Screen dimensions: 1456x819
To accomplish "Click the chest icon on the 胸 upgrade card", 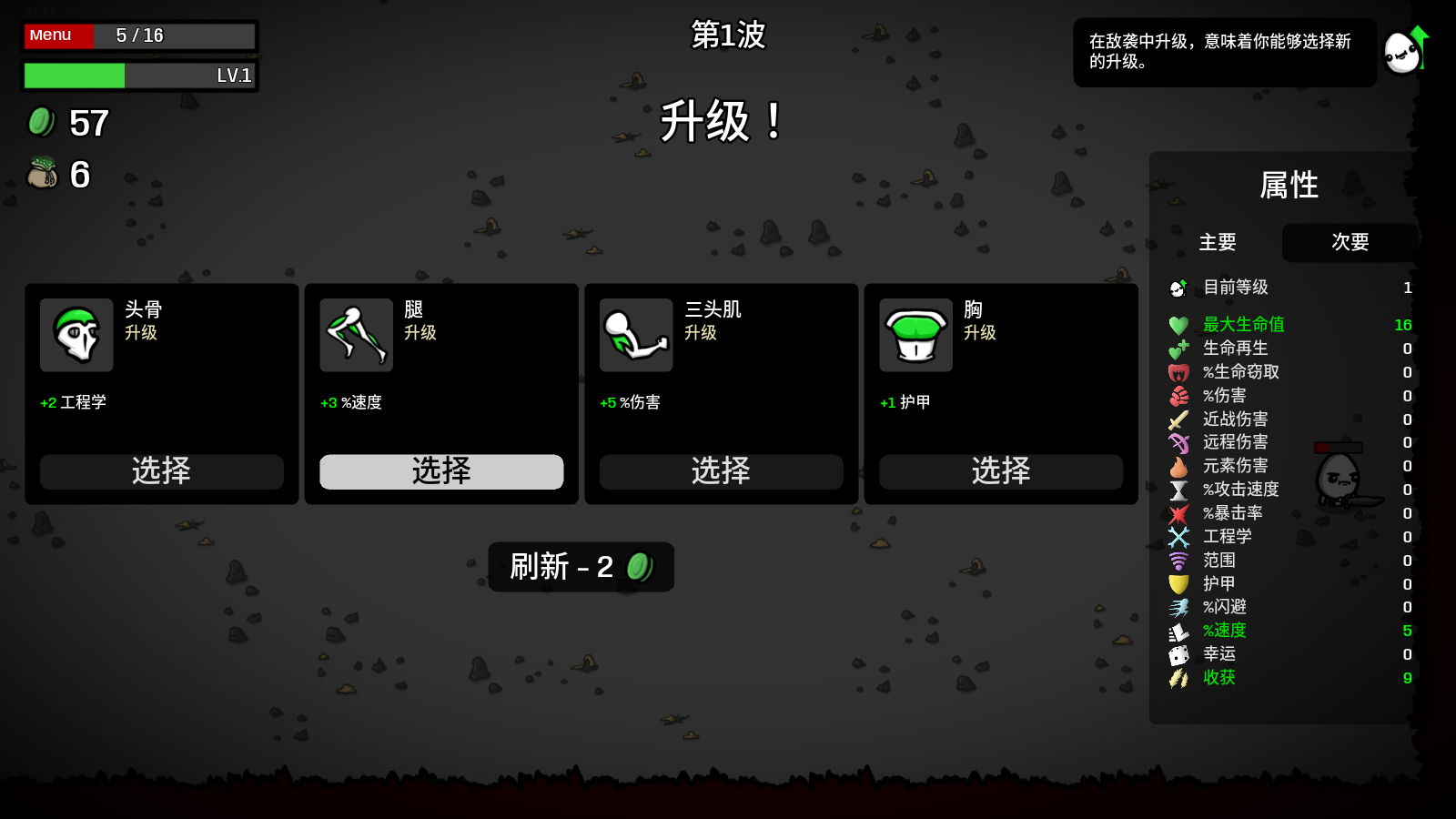I will [x=915, y=335].
